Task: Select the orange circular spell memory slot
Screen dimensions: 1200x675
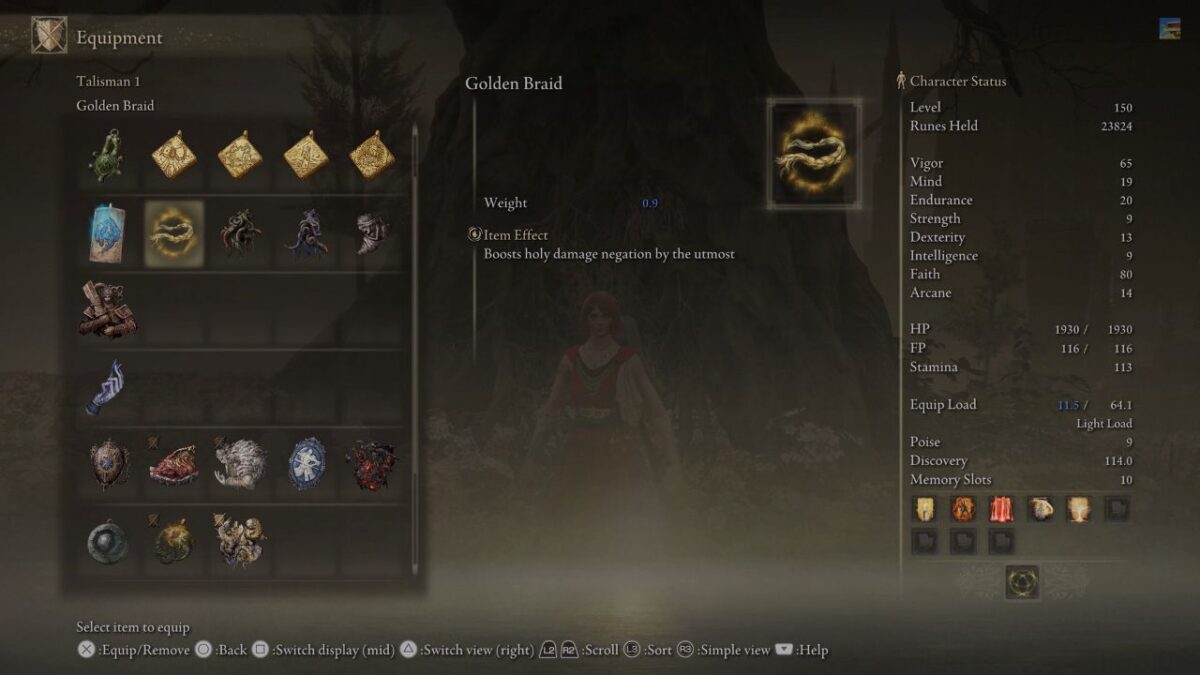Action: tap(963, 509)
